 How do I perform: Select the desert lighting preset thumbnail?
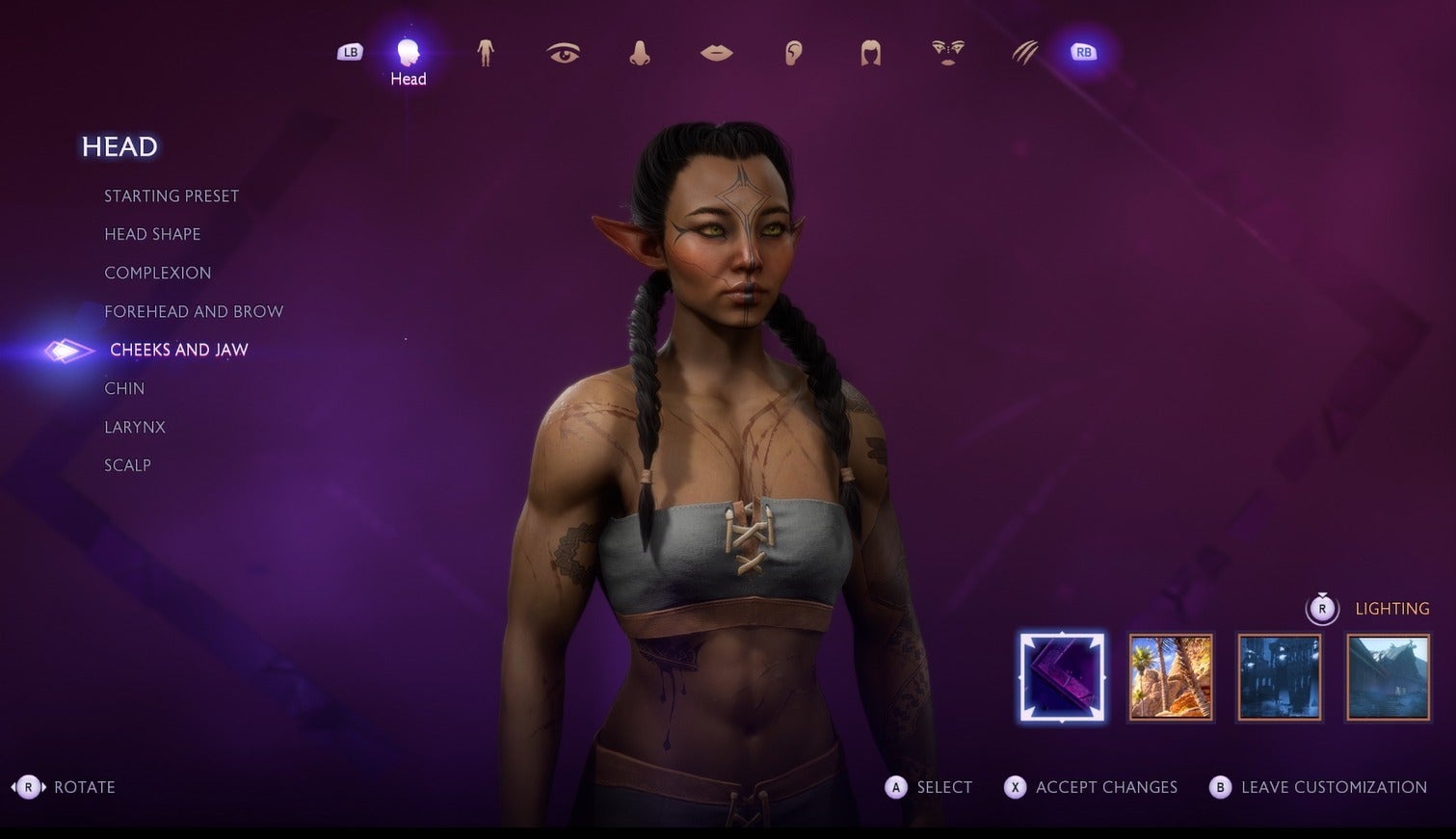pyautogui.click(x=1171, y=676)
